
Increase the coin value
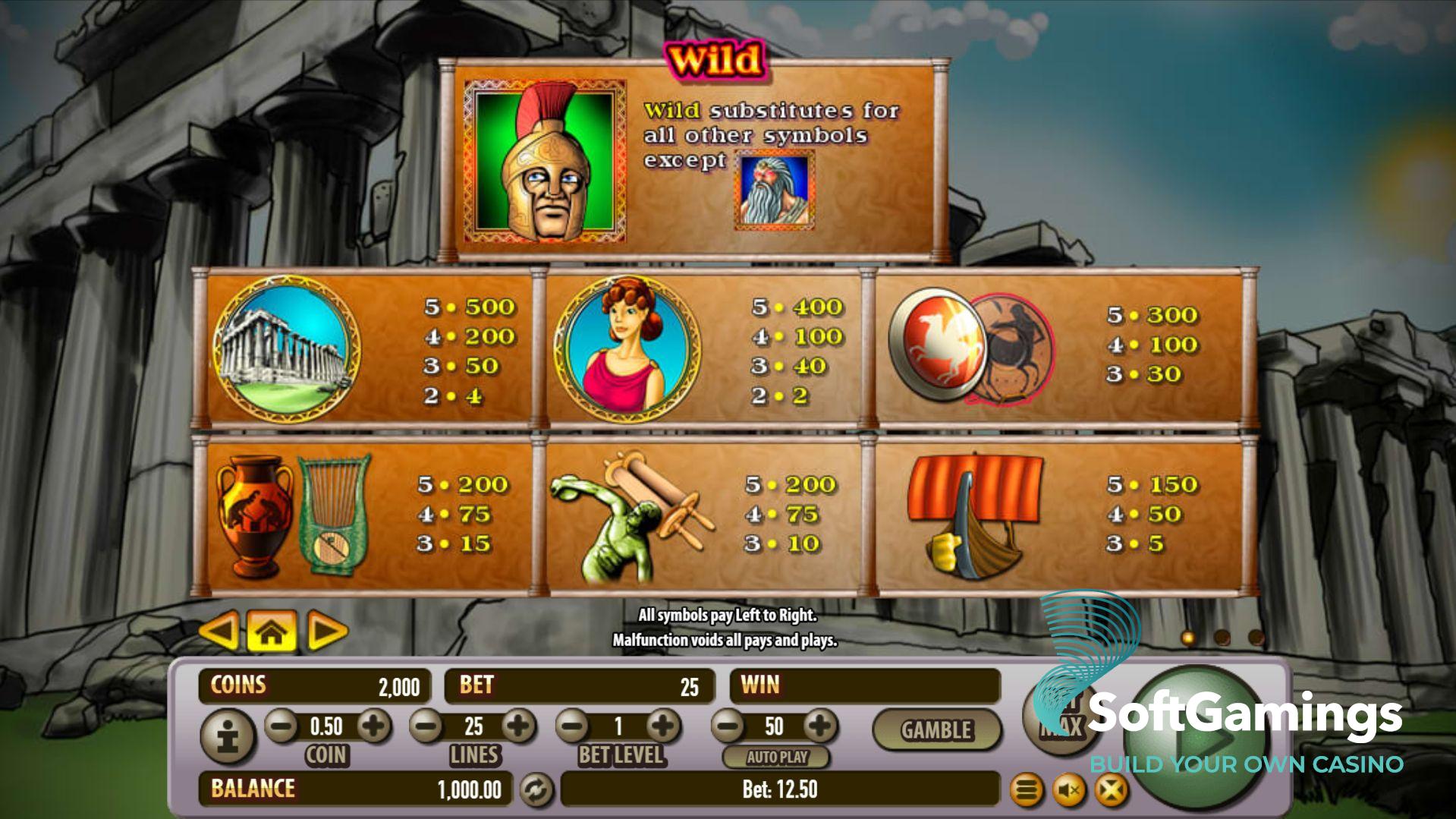pyautogui.click(x=373, y=726)
